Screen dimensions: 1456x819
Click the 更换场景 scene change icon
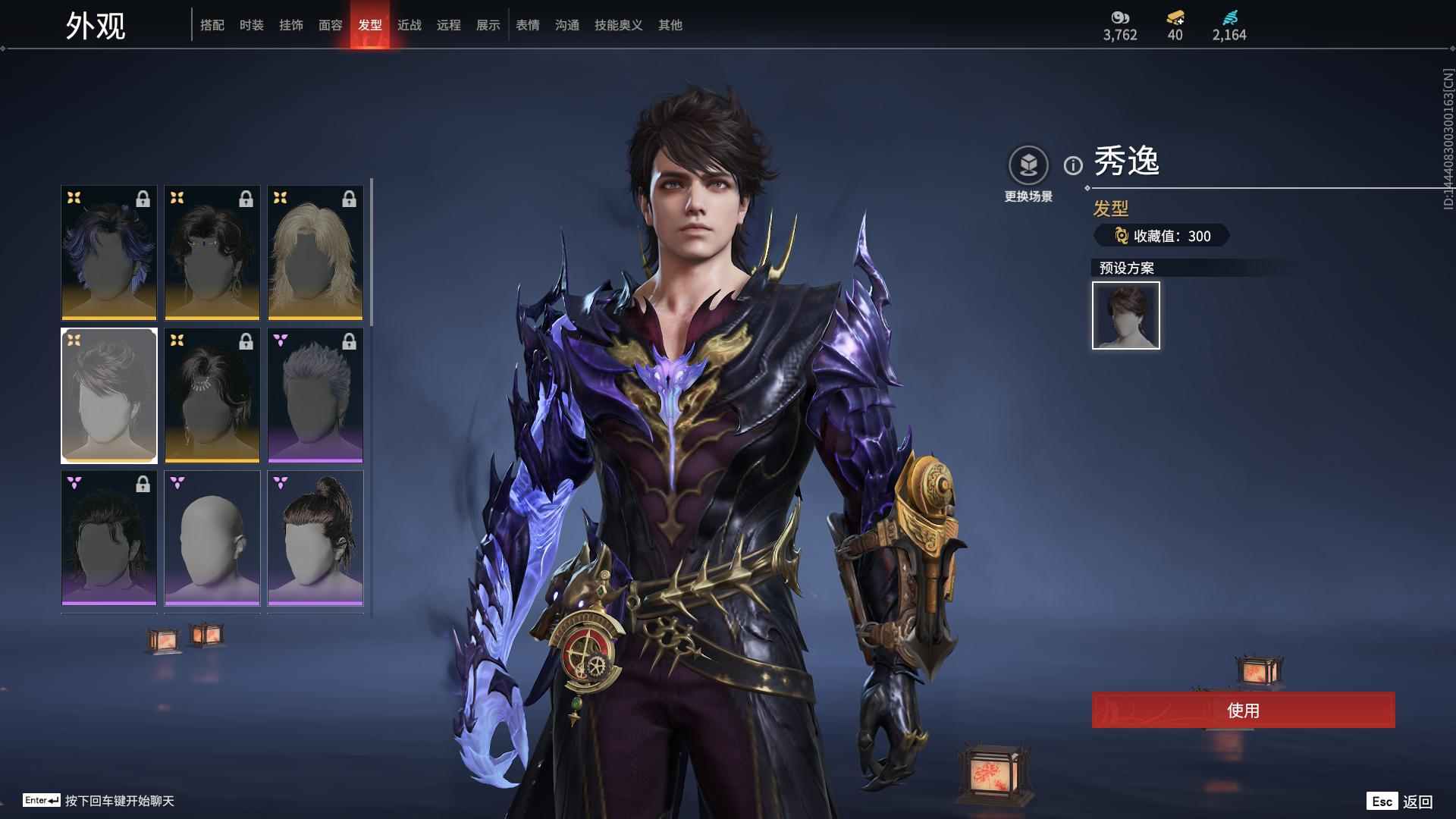click(x=1028, y=165)
